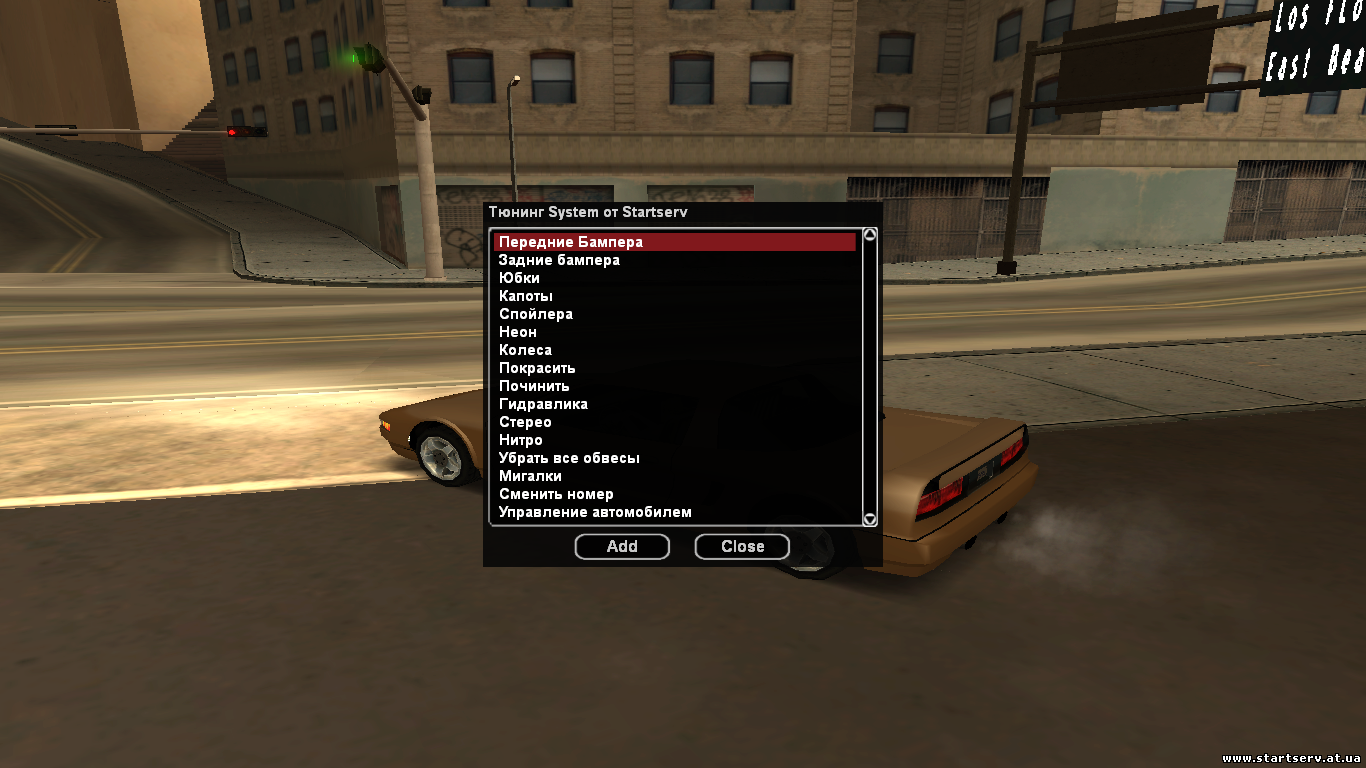The height and width of the screenshot is (768, 1366).
Task: Select Капоты in the tuning list
Action: 526,296
